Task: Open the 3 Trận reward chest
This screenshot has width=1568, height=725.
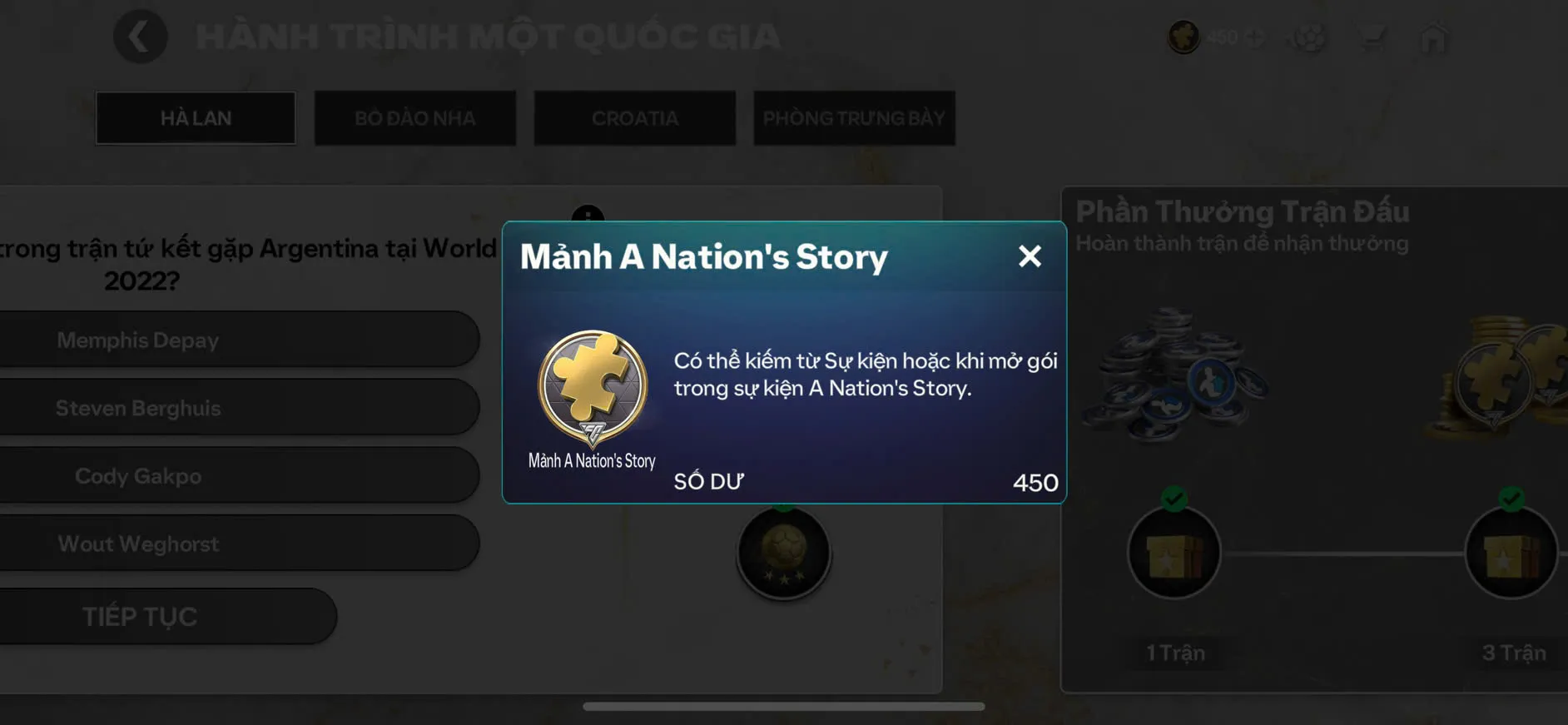Action: click(x=1511, y=554)
